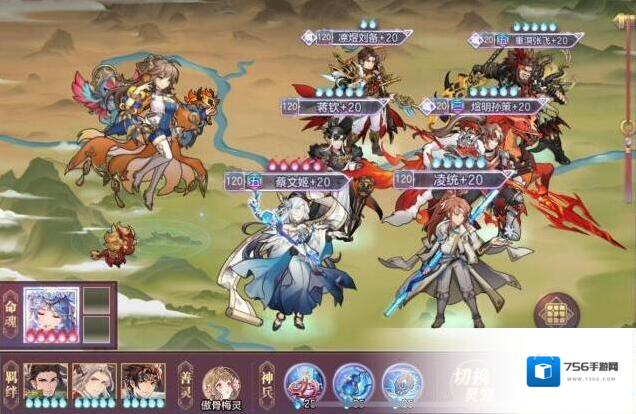Select the white-haired 羁绊 portrait

point(94,382)
